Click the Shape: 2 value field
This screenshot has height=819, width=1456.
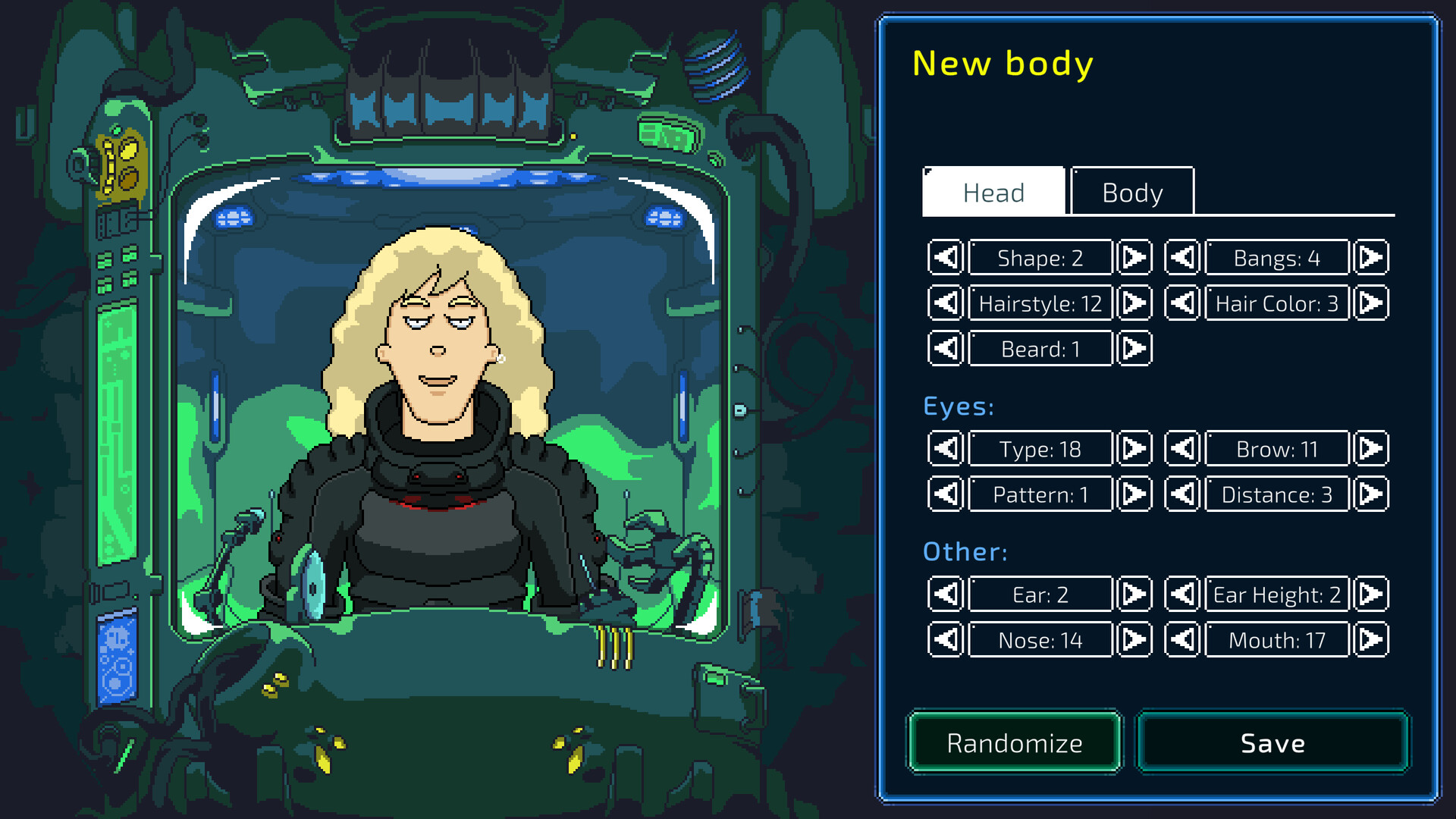click(1040, 257)
